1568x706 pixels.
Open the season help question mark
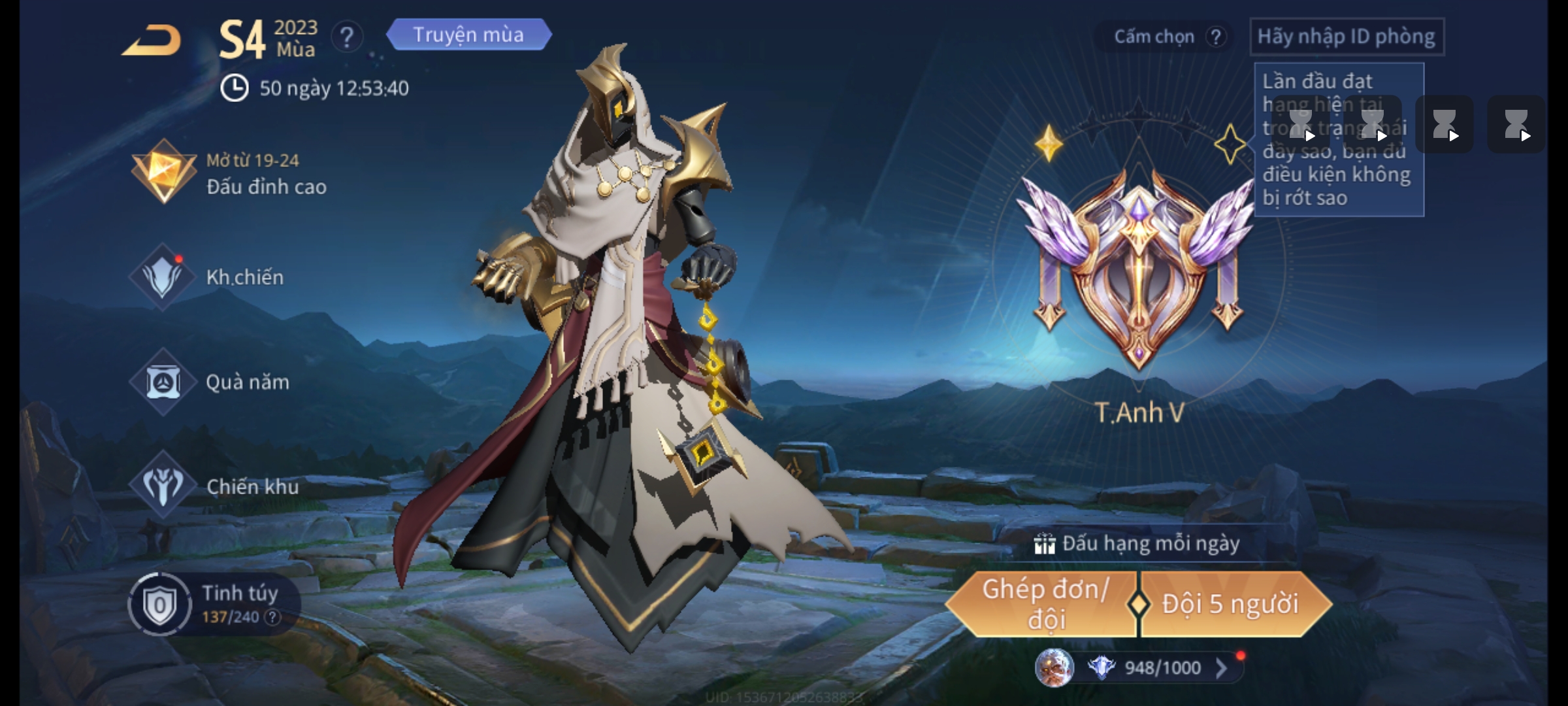(x=347, y=37)
